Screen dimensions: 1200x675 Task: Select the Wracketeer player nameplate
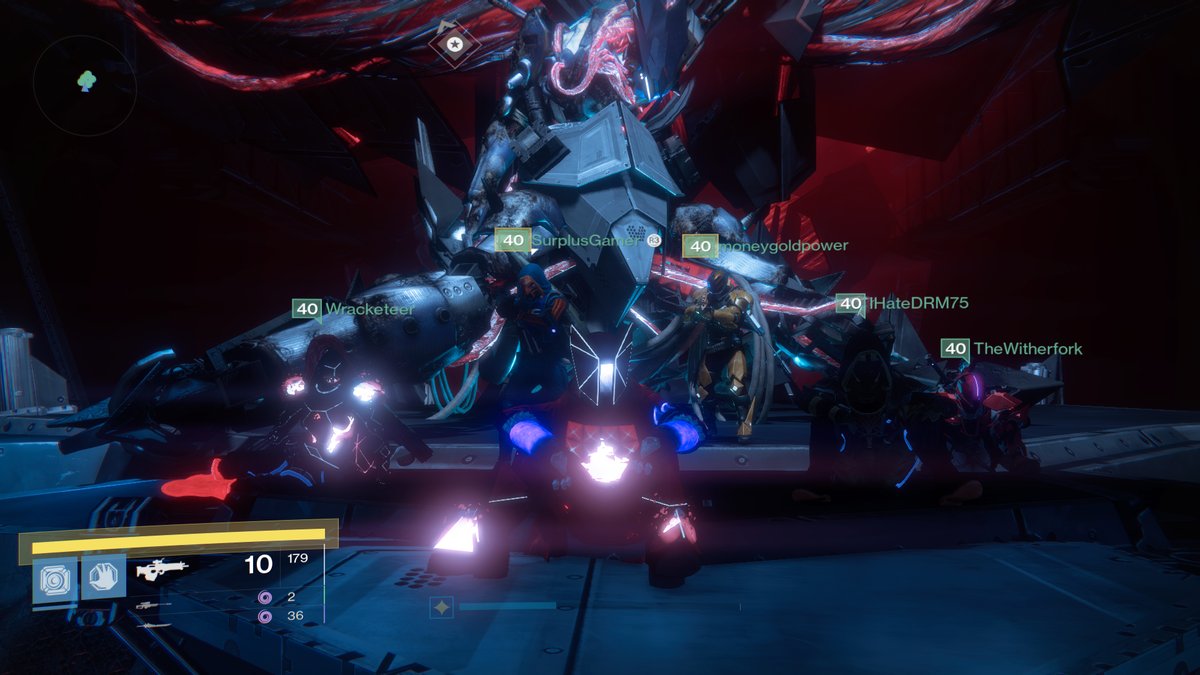coord(353,309)
